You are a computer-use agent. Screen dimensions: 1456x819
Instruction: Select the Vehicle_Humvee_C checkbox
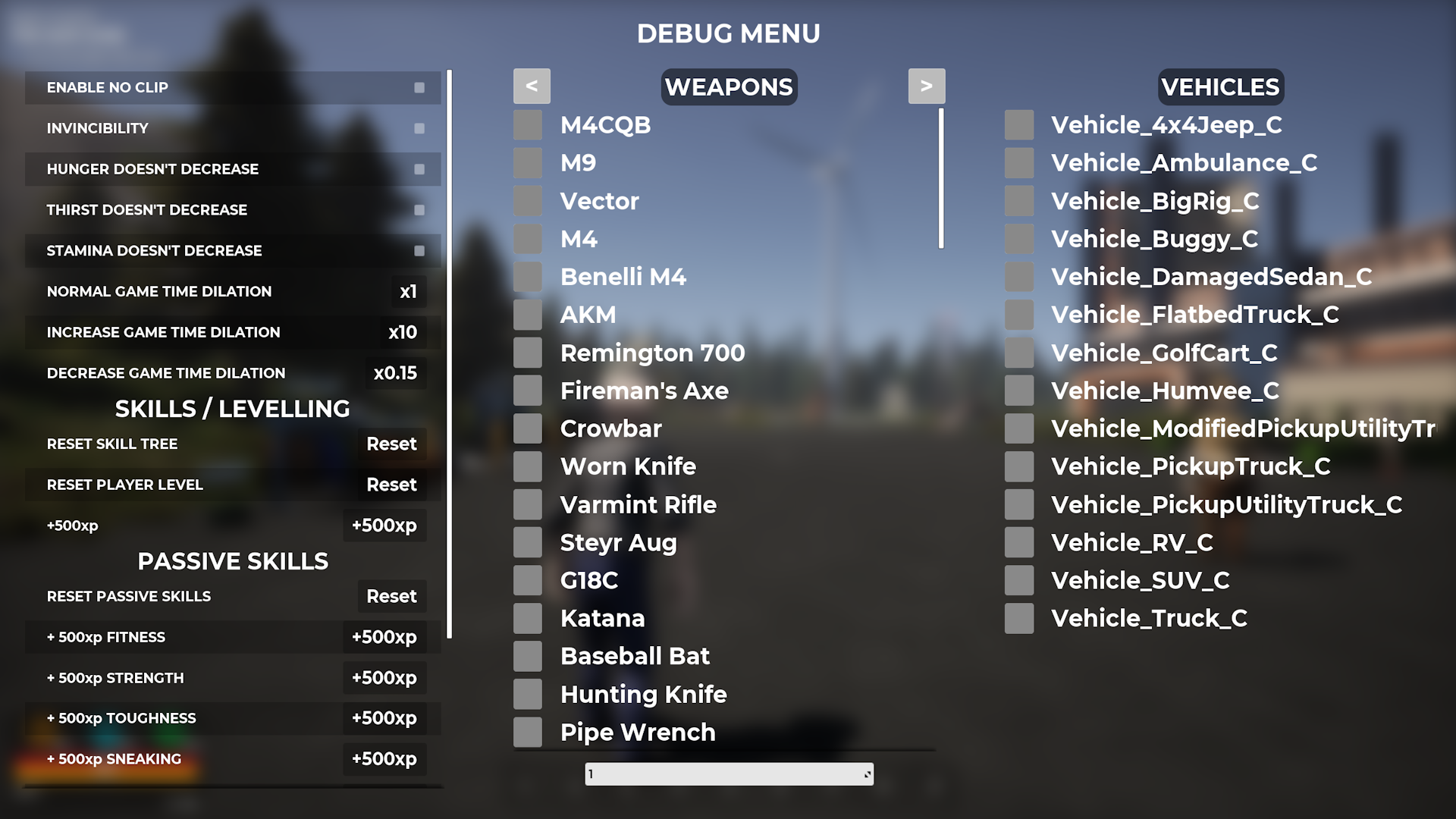[1018, 391]
